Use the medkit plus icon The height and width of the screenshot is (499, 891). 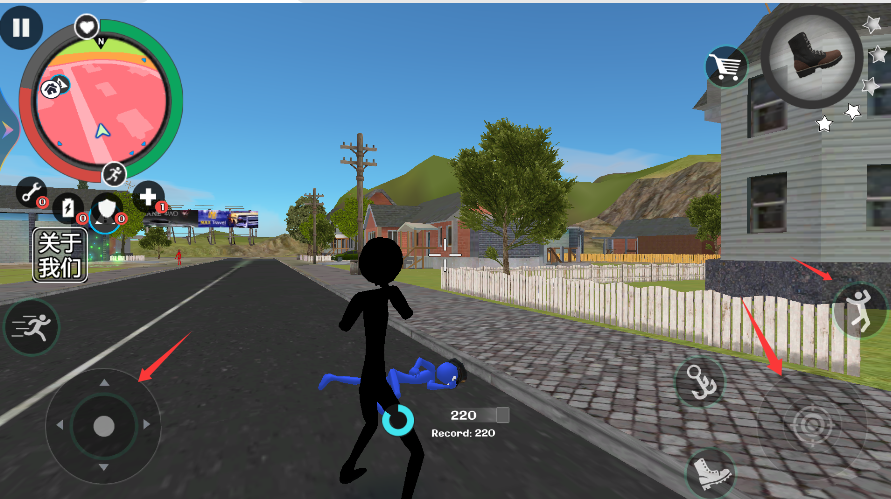pos(148,196)
